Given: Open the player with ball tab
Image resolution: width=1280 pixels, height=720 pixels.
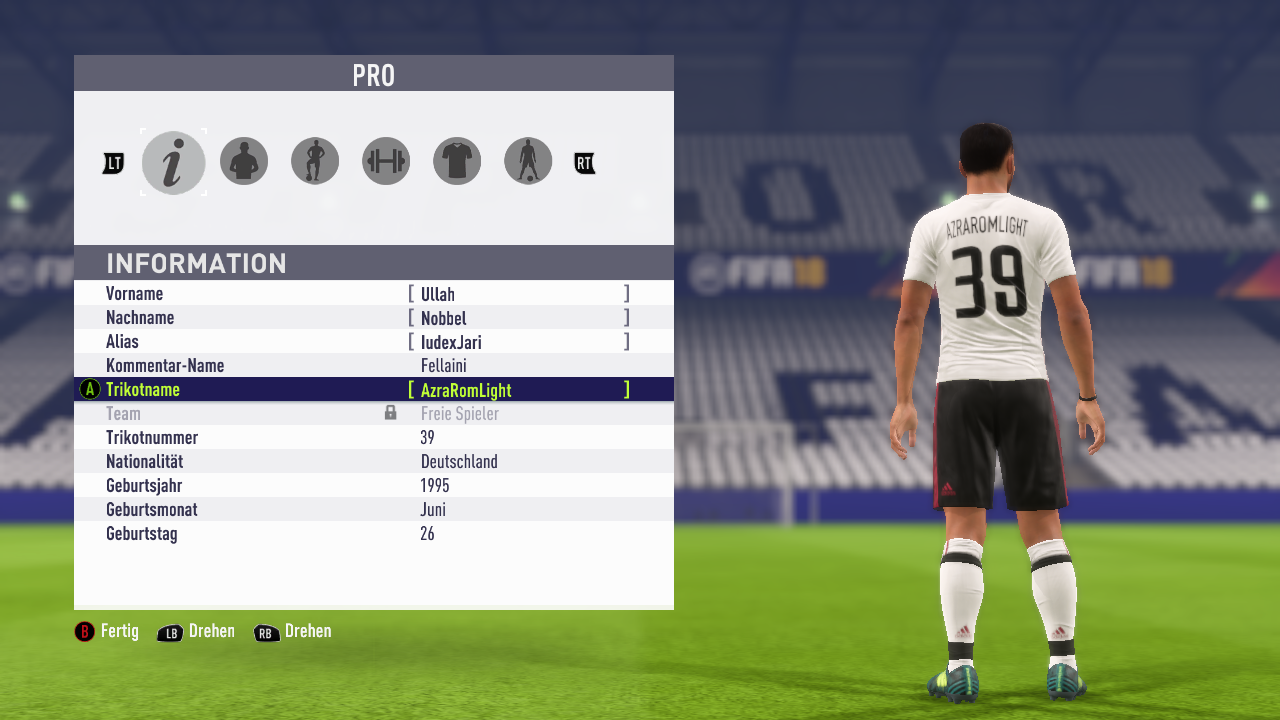Looking at the screenshot, I should pyautogui.click(x=528, y=161).
